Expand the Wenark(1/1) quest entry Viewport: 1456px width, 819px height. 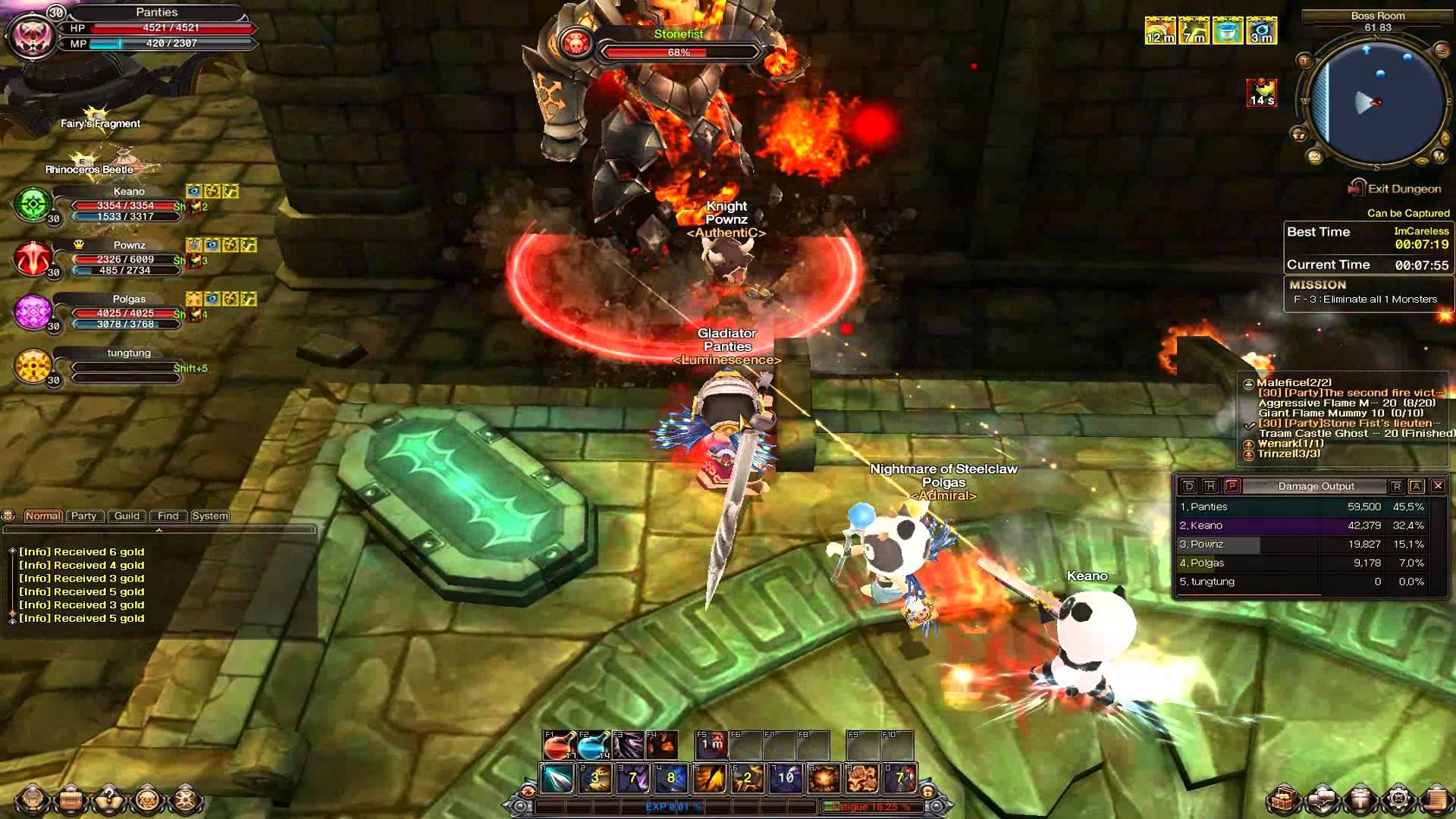pyautogui.click(x=1248, y=444)
